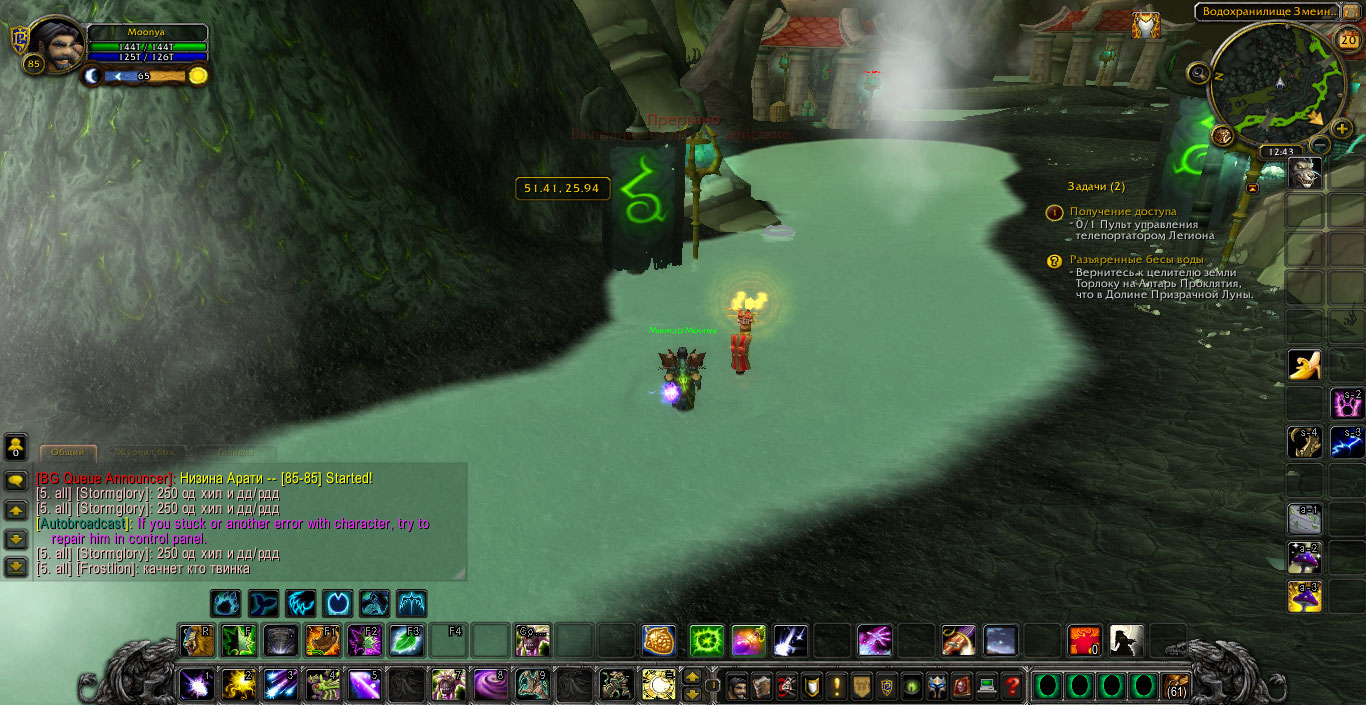Zoom in the minimap with plus button
Image resolution: width=1366 pixels, height=705 pixels.
tap(1342, 129)
